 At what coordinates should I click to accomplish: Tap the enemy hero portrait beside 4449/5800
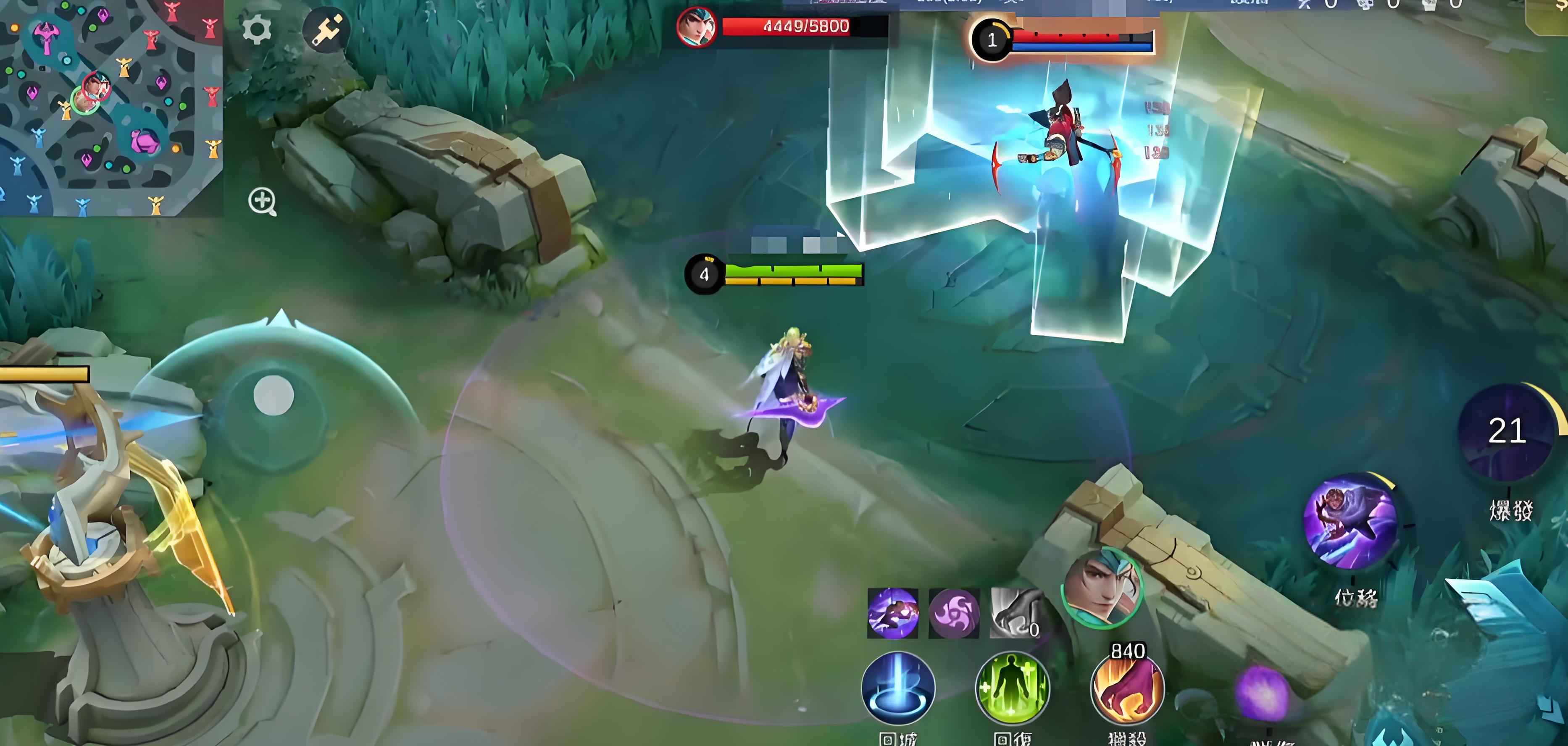click(696, 27)
